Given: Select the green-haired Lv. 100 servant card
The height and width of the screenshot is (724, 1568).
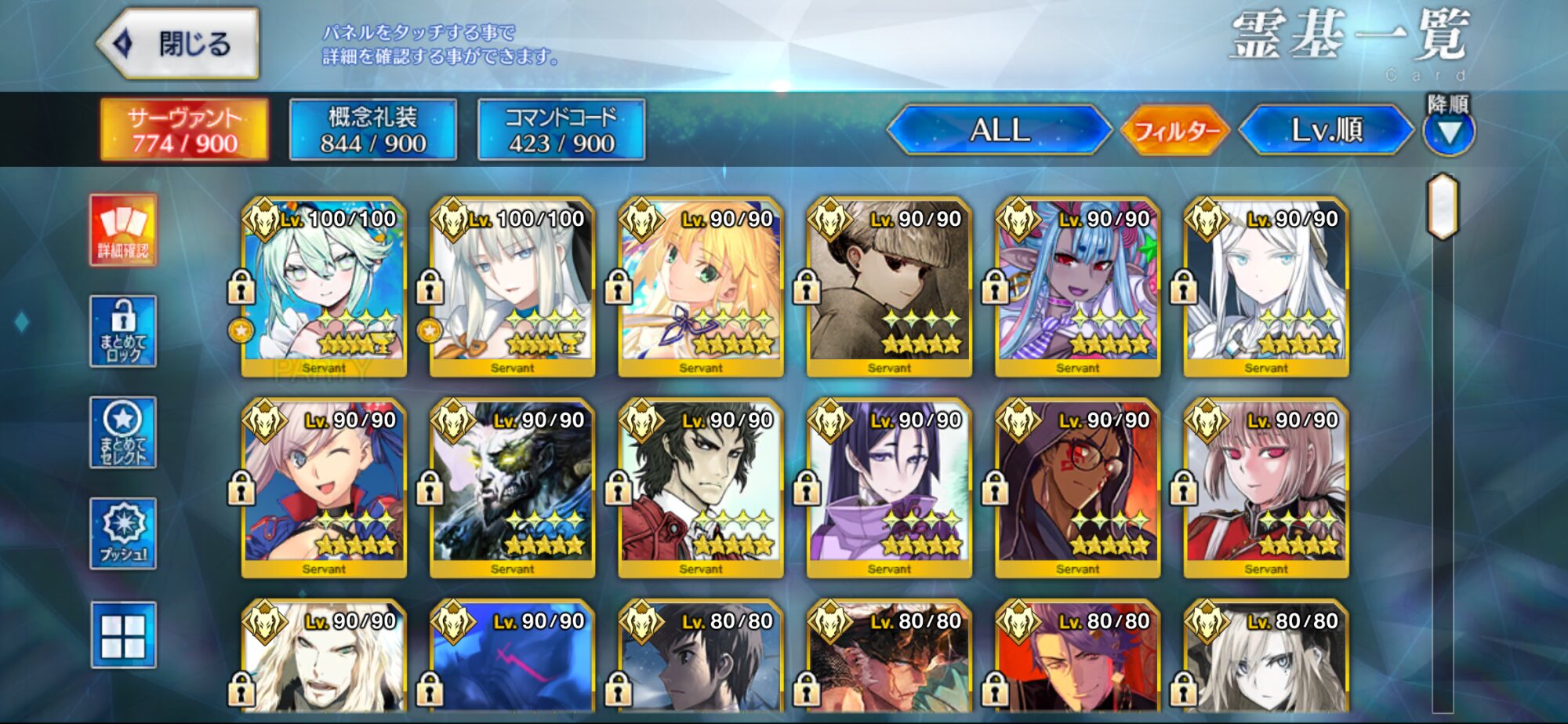Looking at the screenshot, I should (x=324, y=288).
